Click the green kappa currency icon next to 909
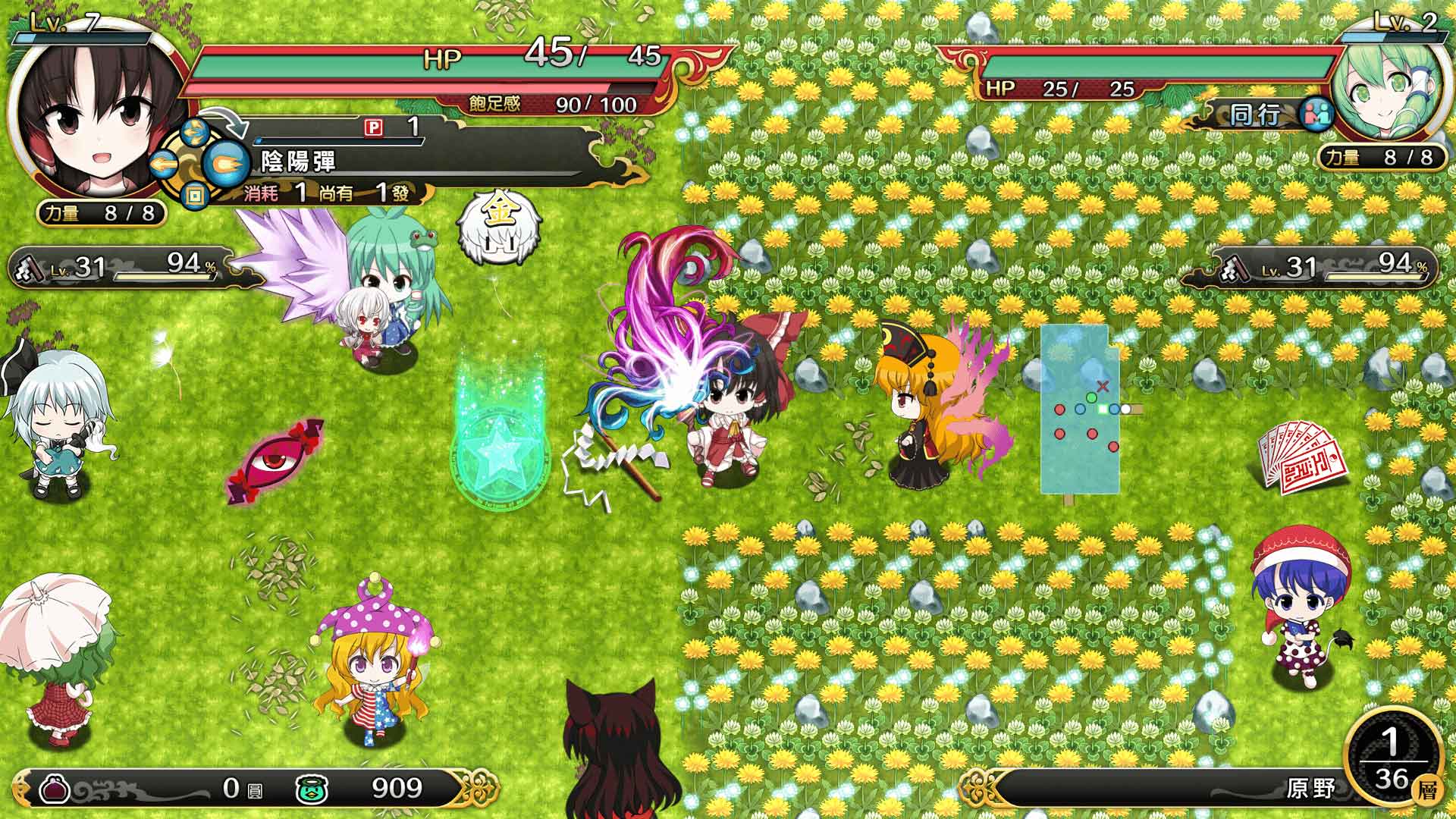Screen dimensions: 1456x819 click(x=311, y=789)
